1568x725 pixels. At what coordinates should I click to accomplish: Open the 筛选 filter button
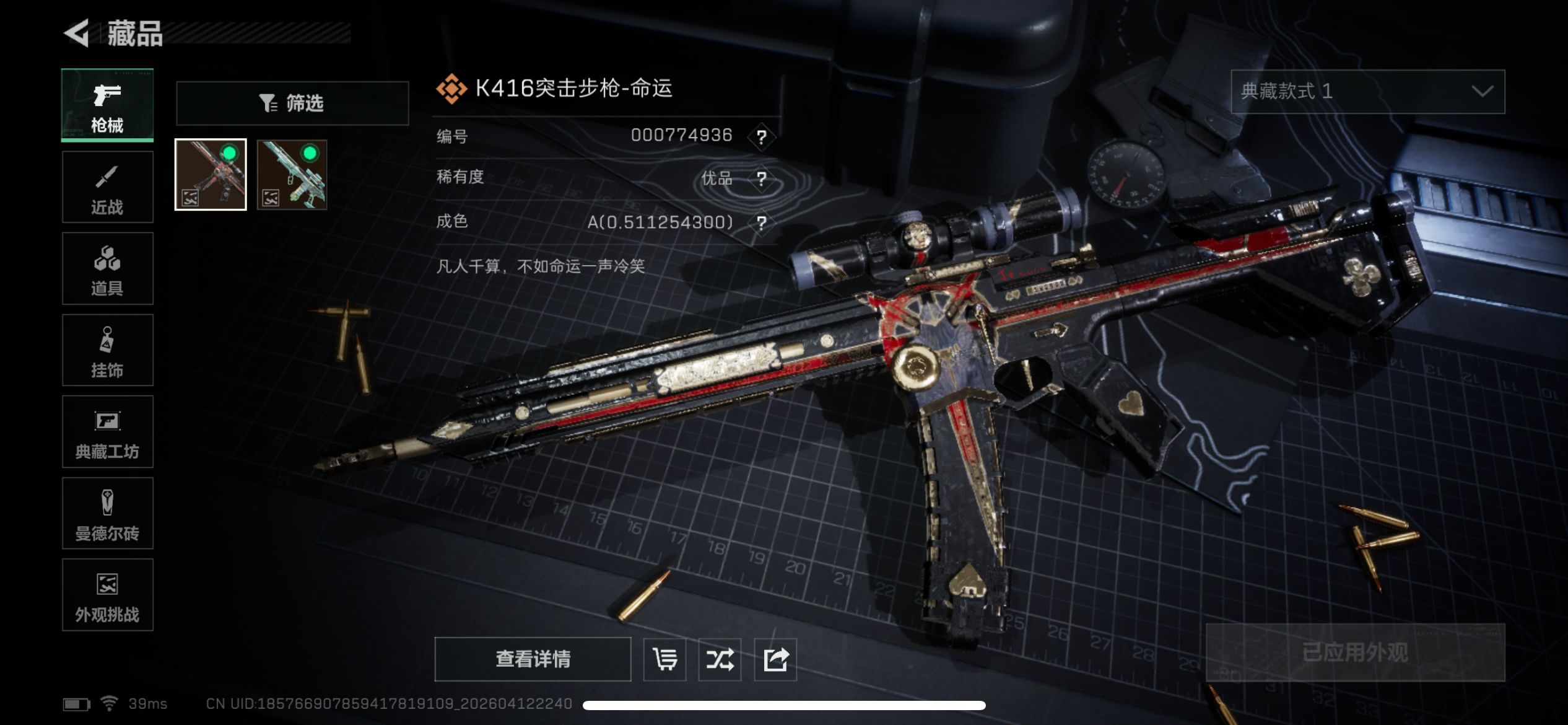coord(292,103)
